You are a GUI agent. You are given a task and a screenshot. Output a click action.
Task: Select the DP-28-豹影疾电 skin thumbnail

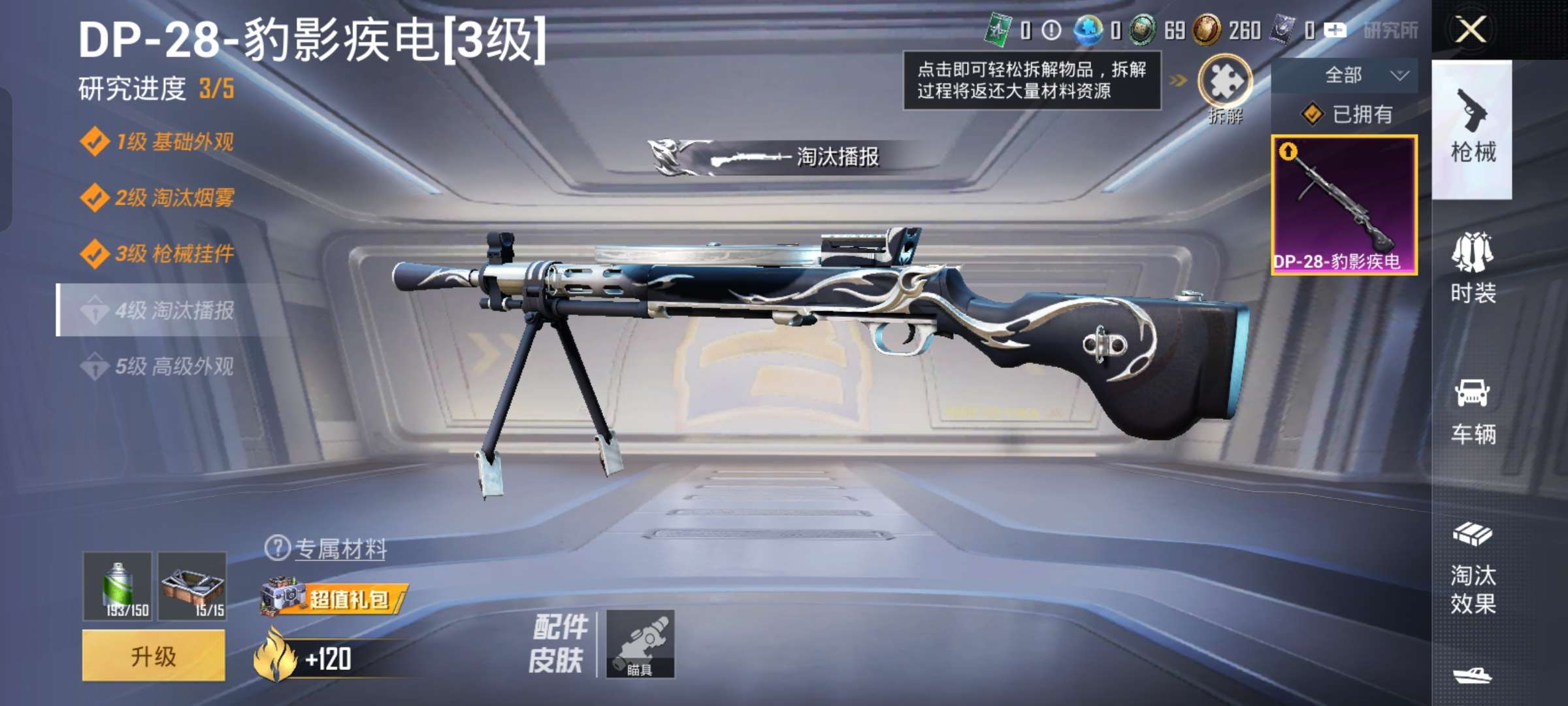(x=1344, y=205)
